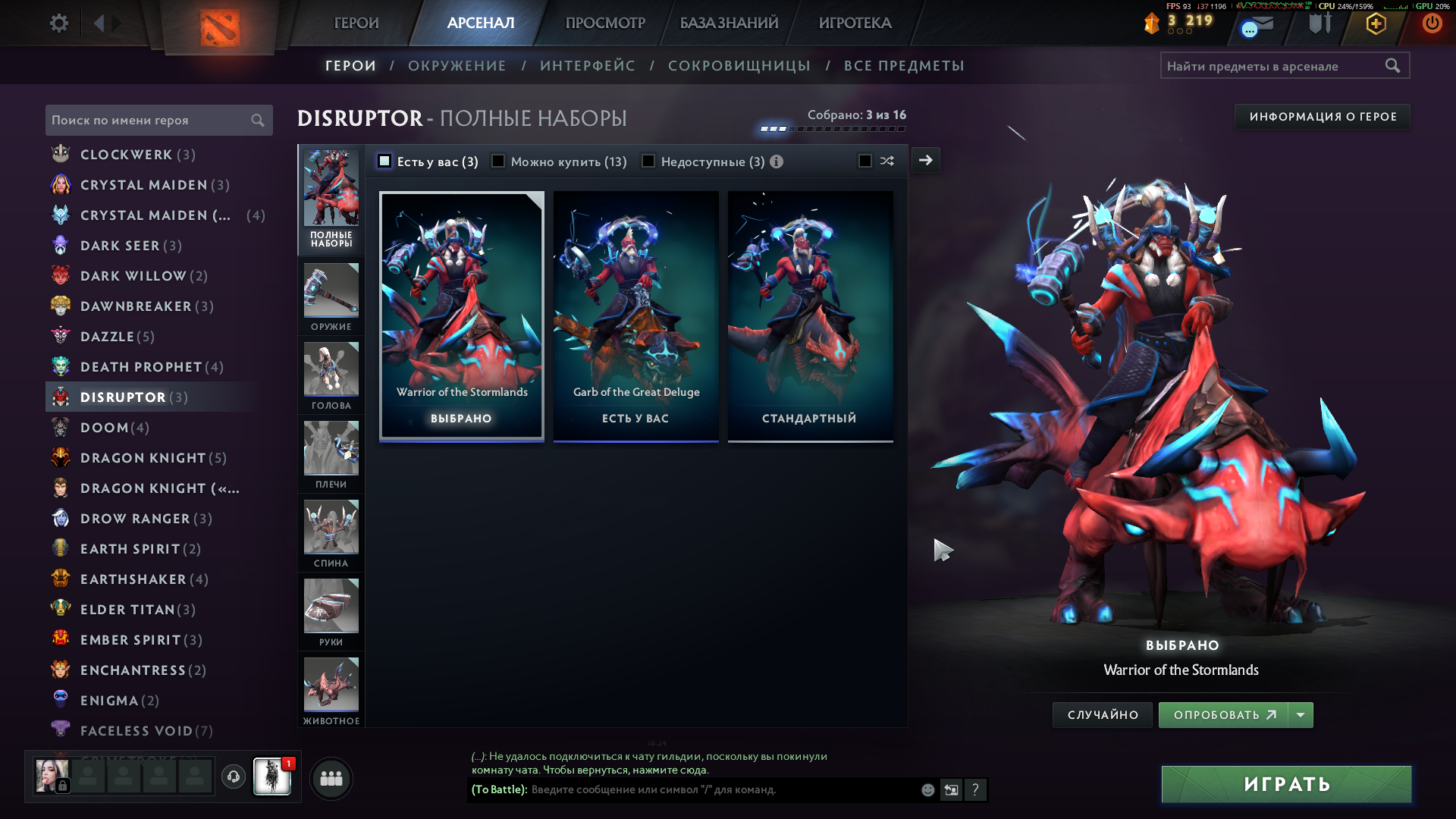Pick Dark Willow in the hero list

133,276
